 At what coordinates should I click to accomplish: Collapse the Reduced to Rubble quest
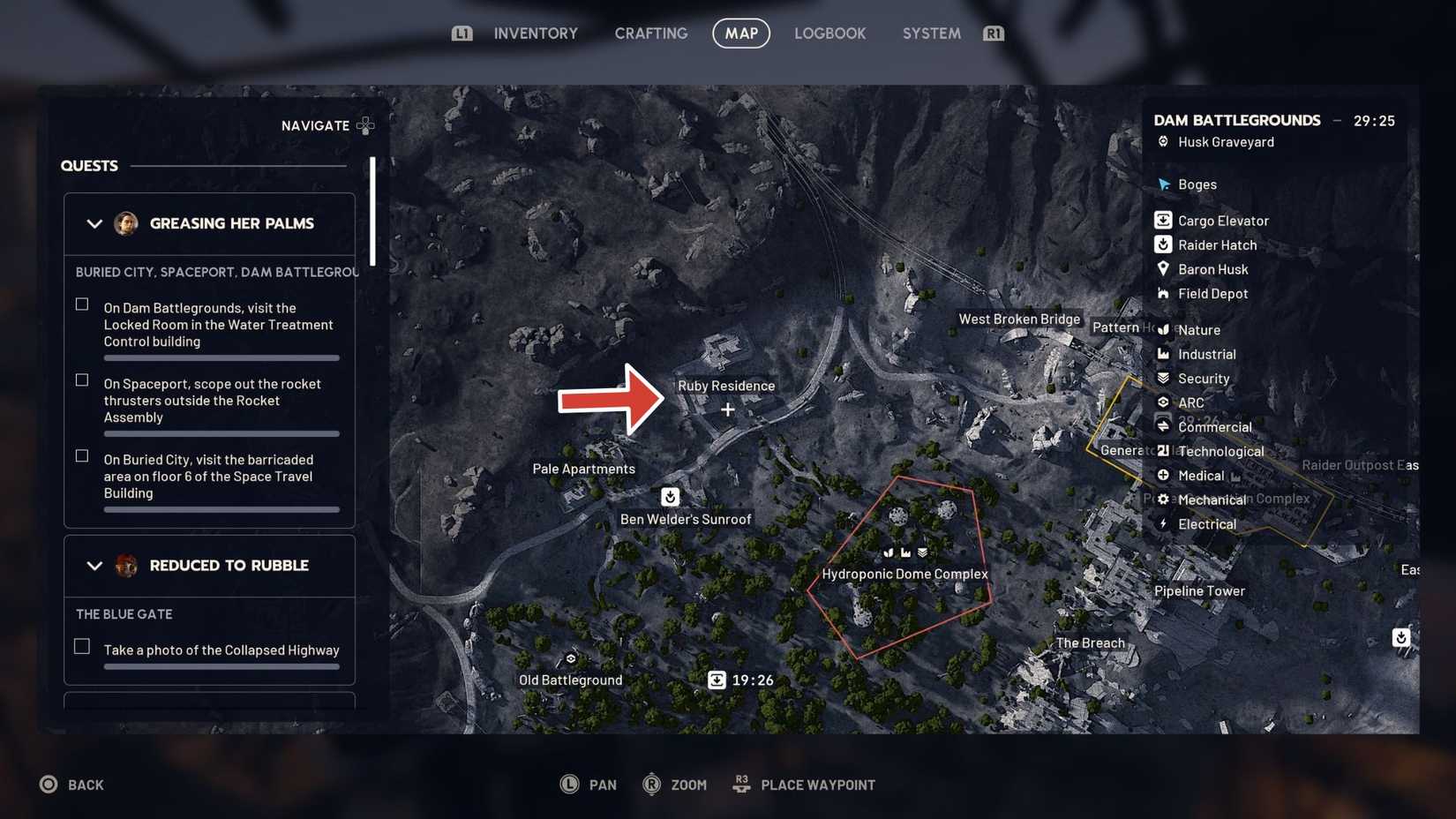tap(94, 566)
